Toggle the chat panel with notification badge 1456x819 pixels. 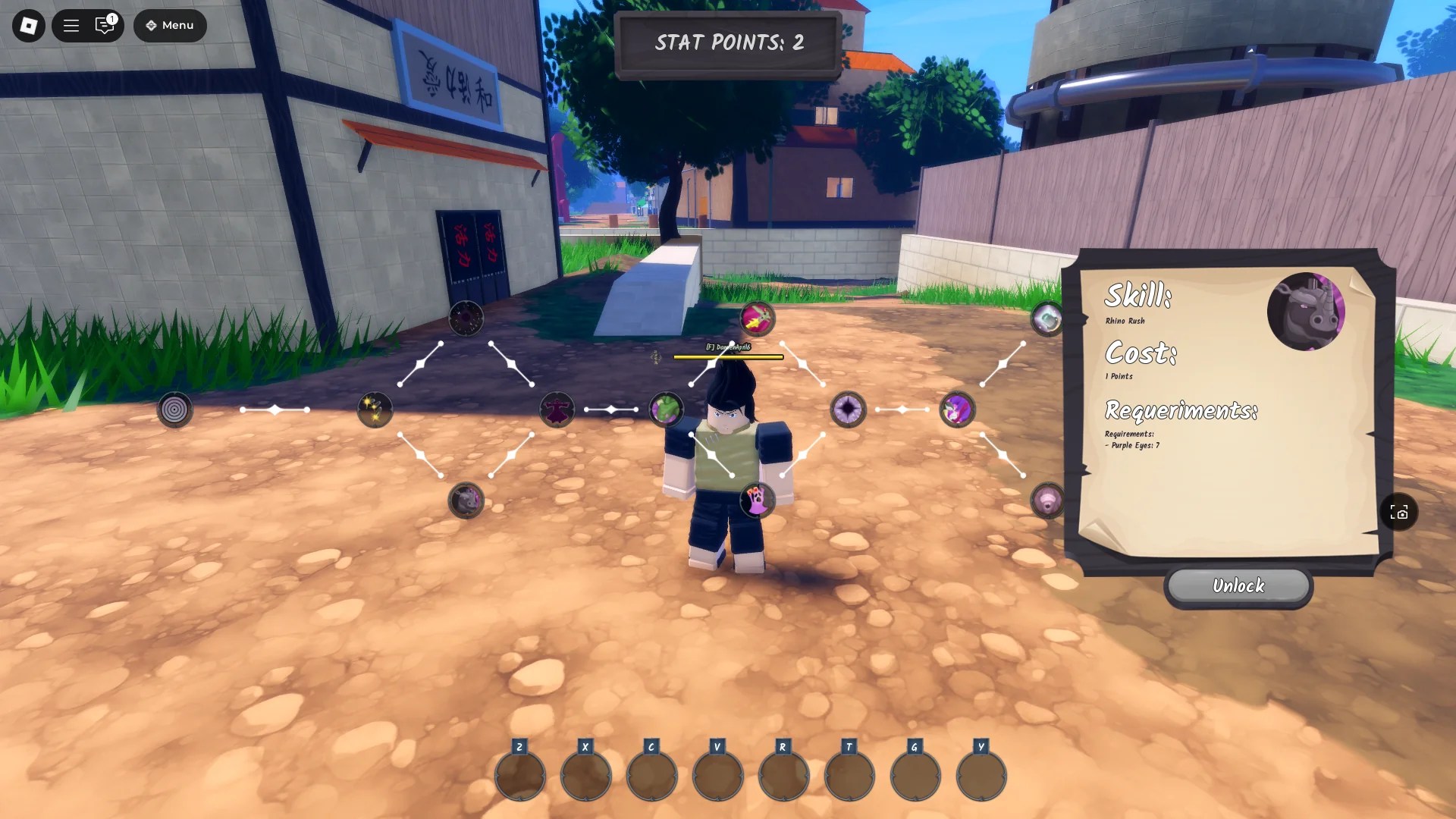click(x=105, y=25)
